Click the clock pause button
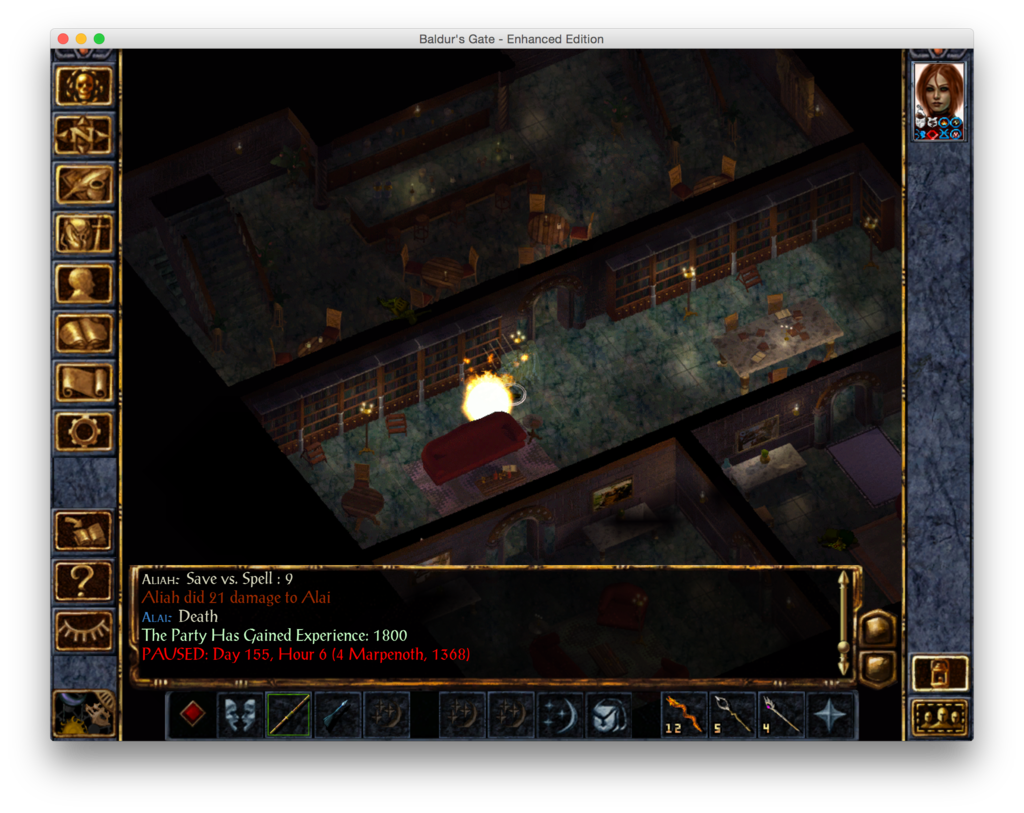1024x813 pixels. (x=84, y=714)
